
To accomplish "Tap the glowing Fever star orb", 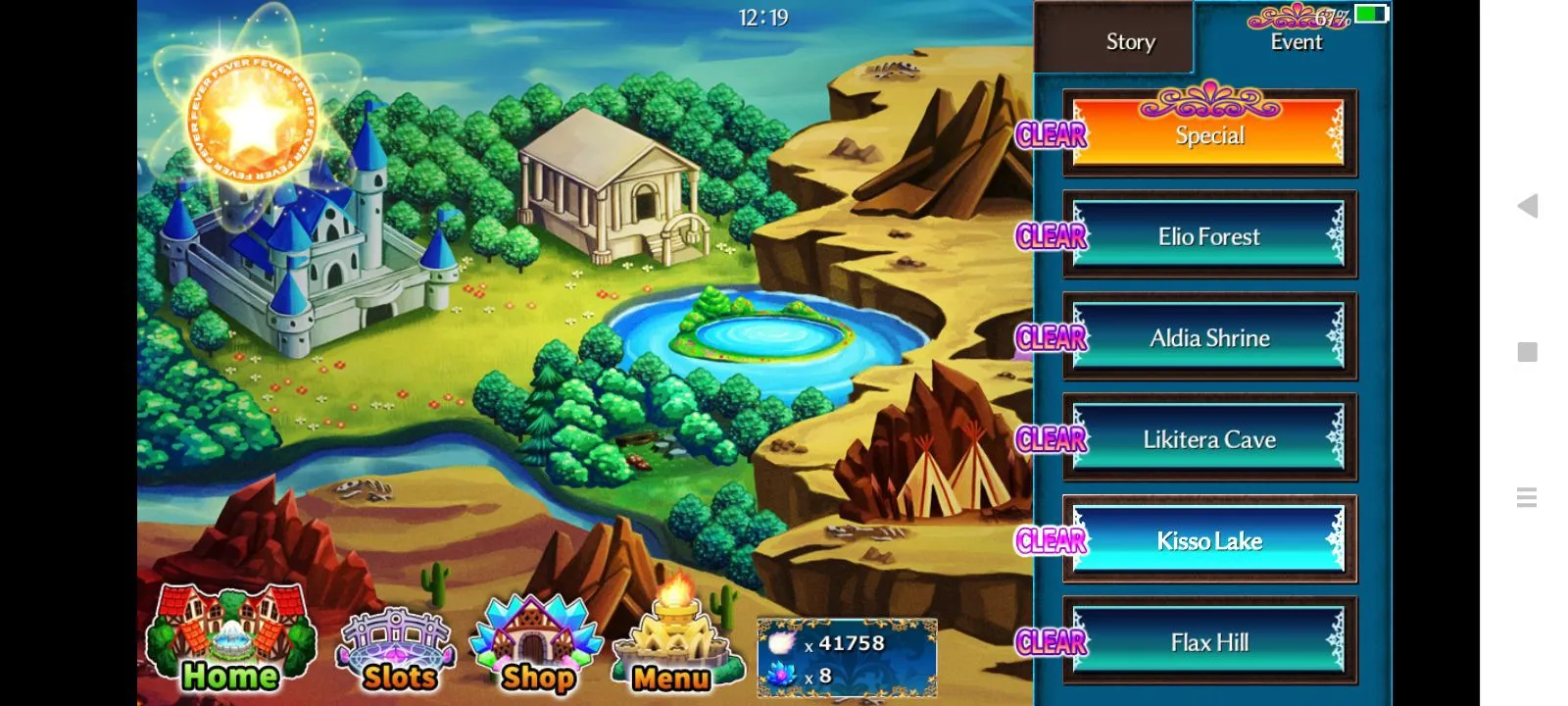I will [252, 119].
